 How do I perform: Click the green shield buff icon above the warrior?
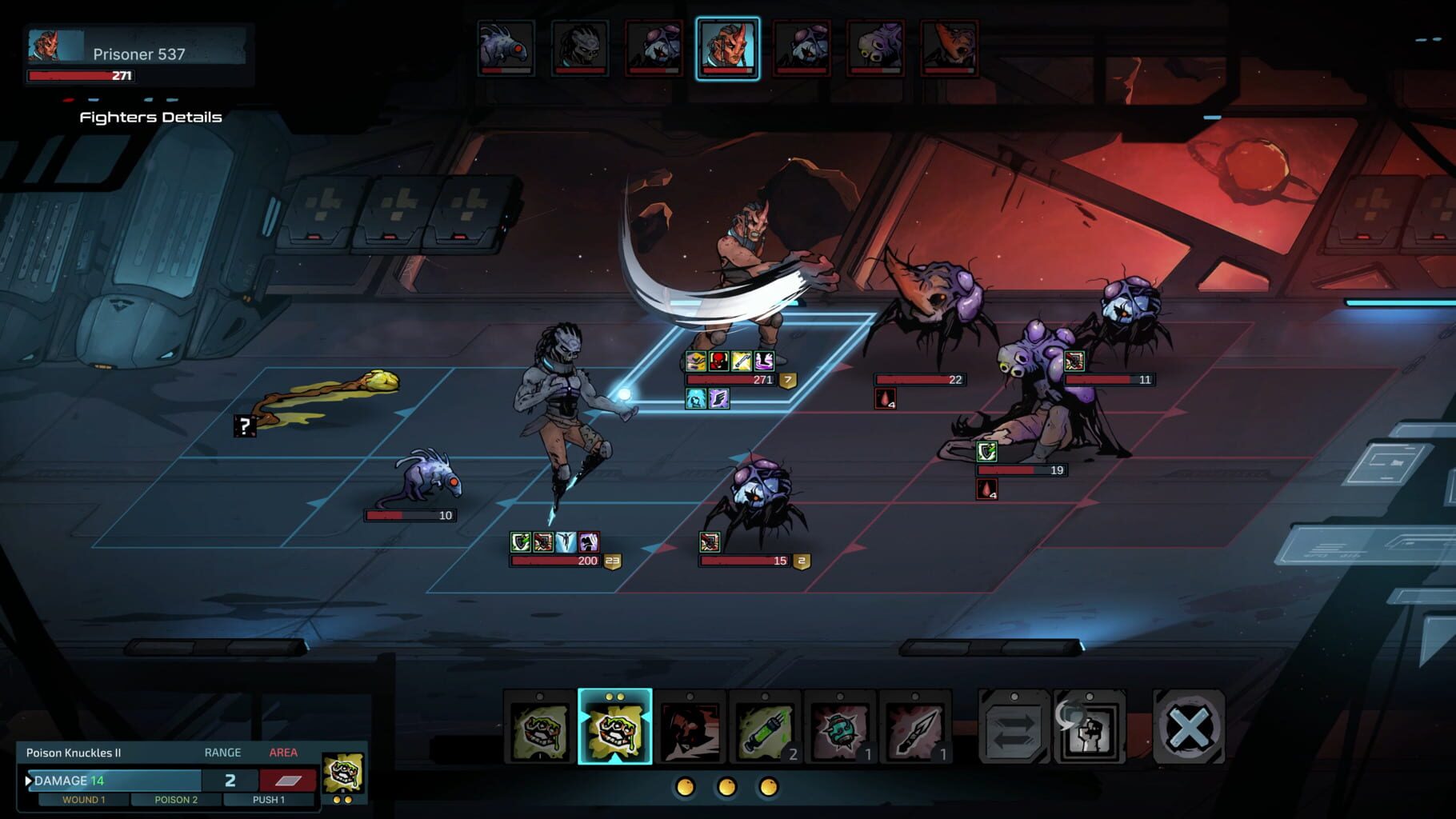click(520, 542)
